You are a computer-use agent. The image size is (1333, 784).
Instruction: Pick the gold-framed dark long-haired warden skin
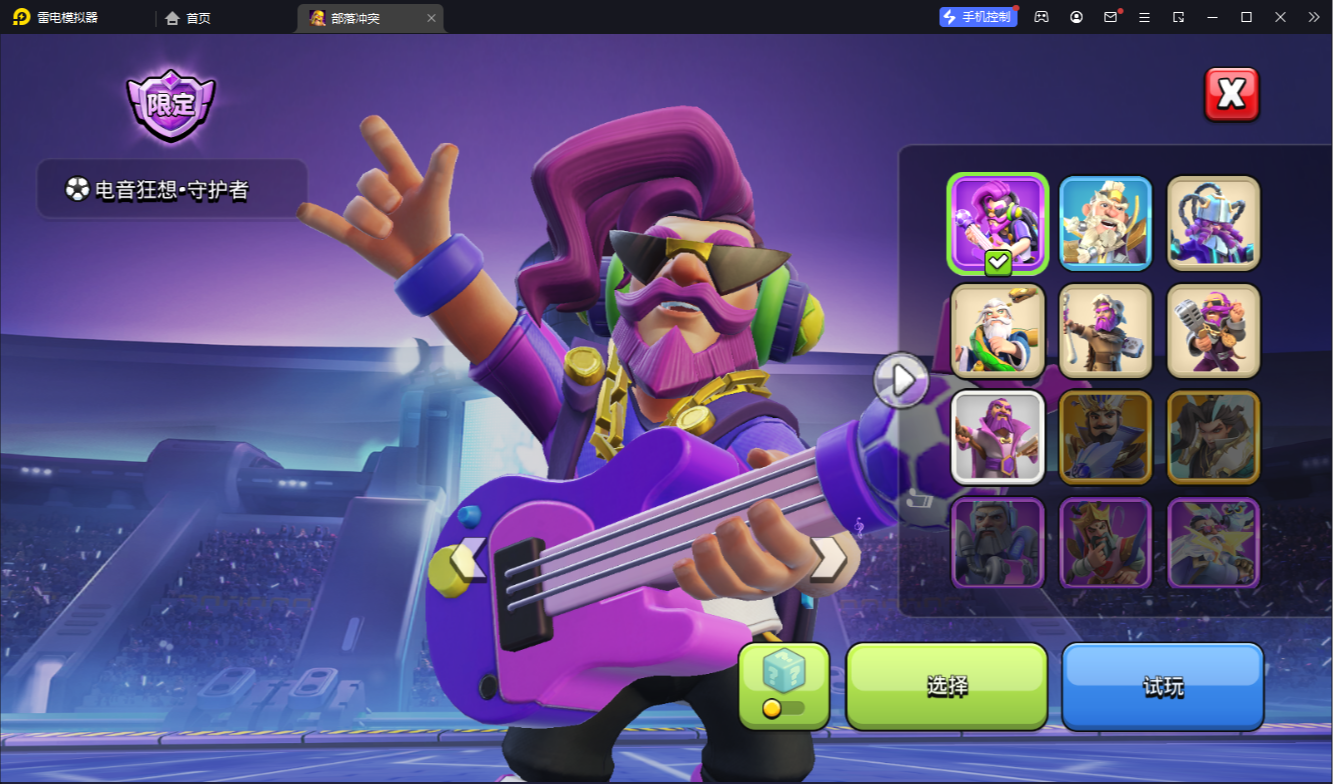pos(1213,437)
